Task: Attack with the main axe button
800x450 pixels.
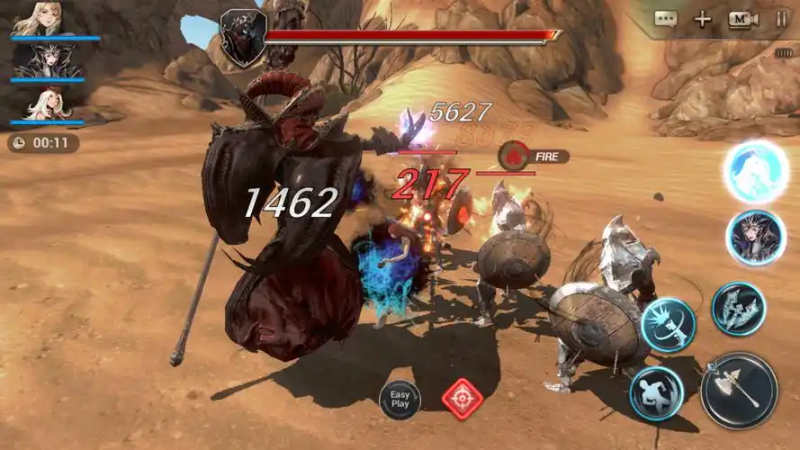Action: [x=739, y=390]
